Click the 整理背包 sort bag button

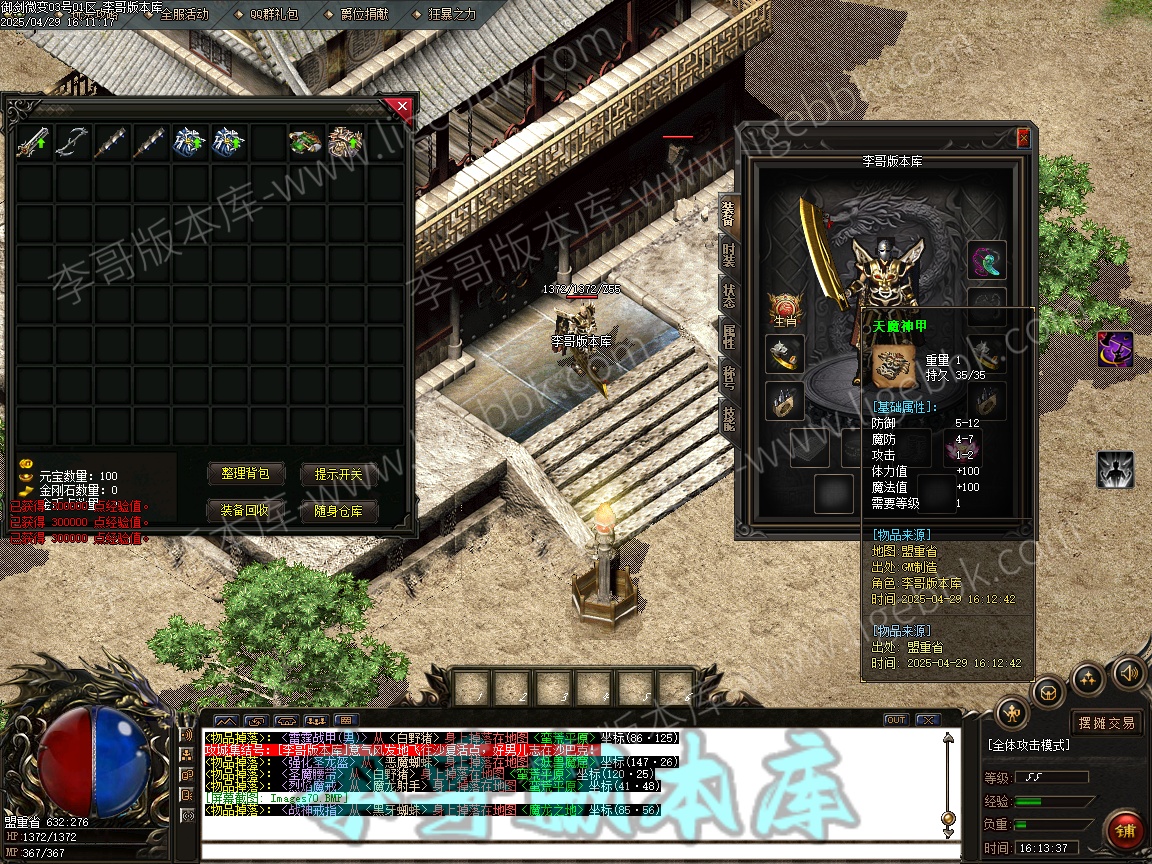point(246,474)
